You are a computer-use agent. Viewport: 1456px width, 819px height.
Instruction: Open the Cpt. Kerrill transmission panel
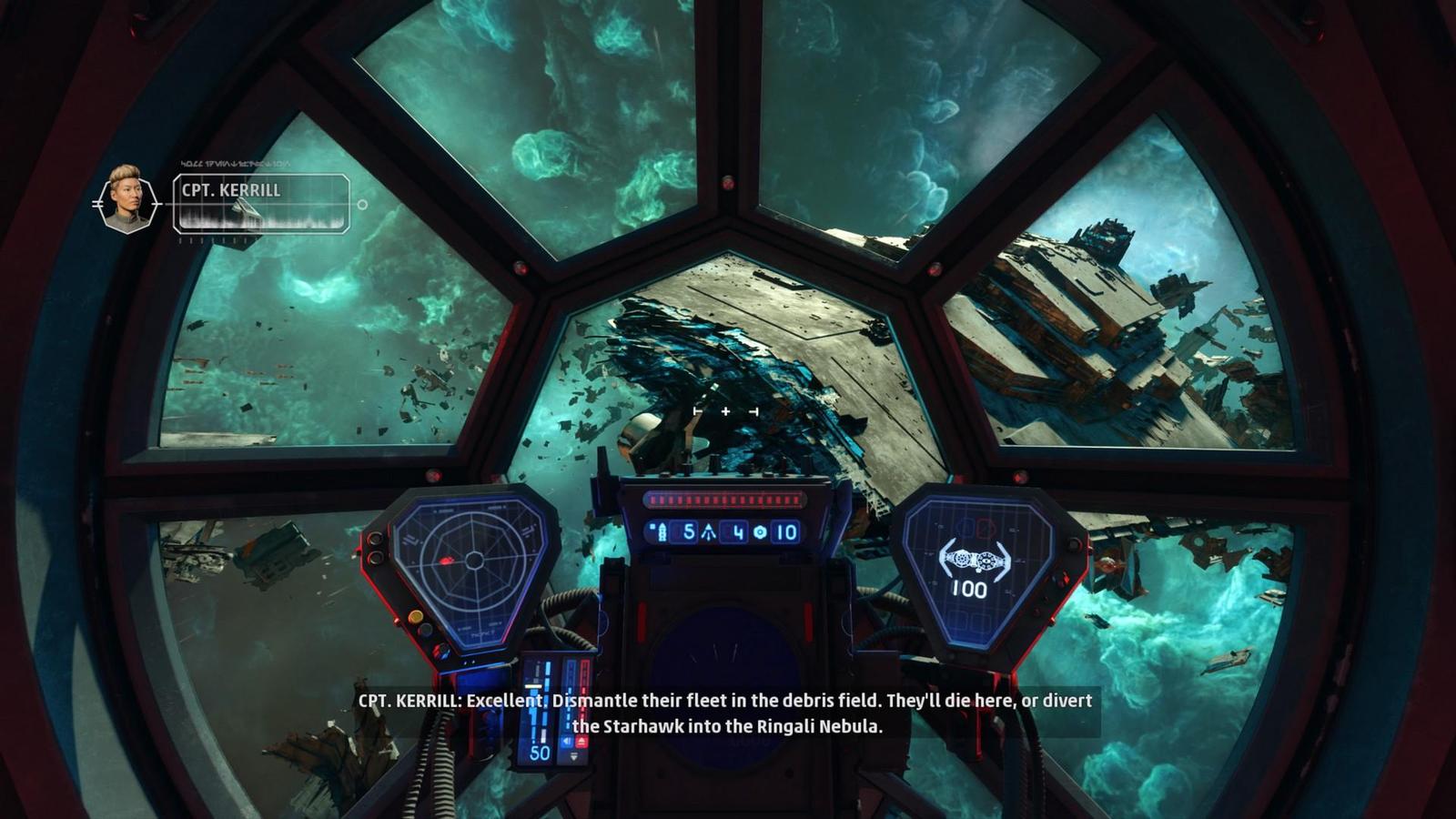pyautogui.click(x=261, y=204)
